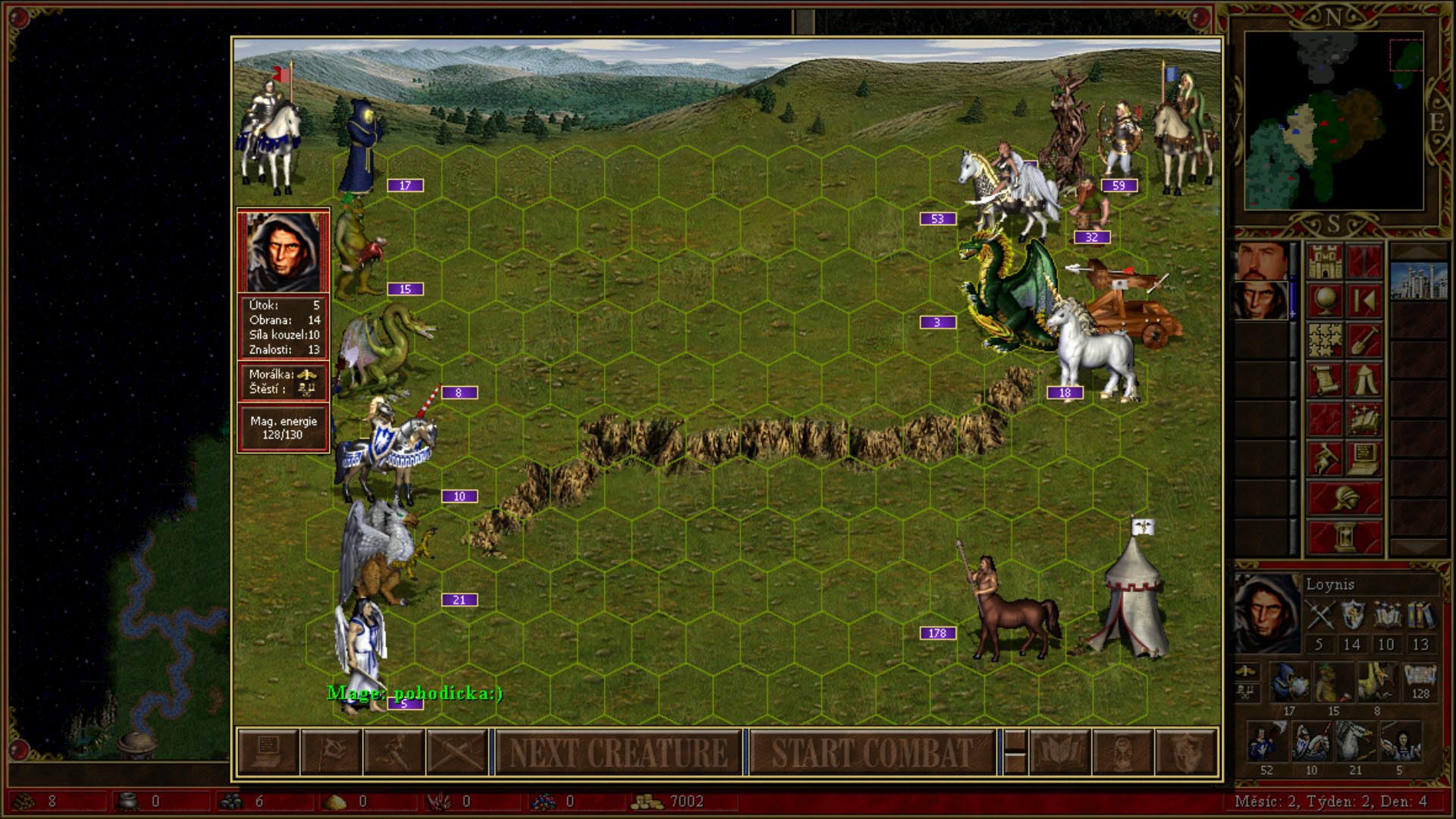Select next hero with the helmet button
1456x819 pixels.
pyautogui.click(x=1345, y=498)
